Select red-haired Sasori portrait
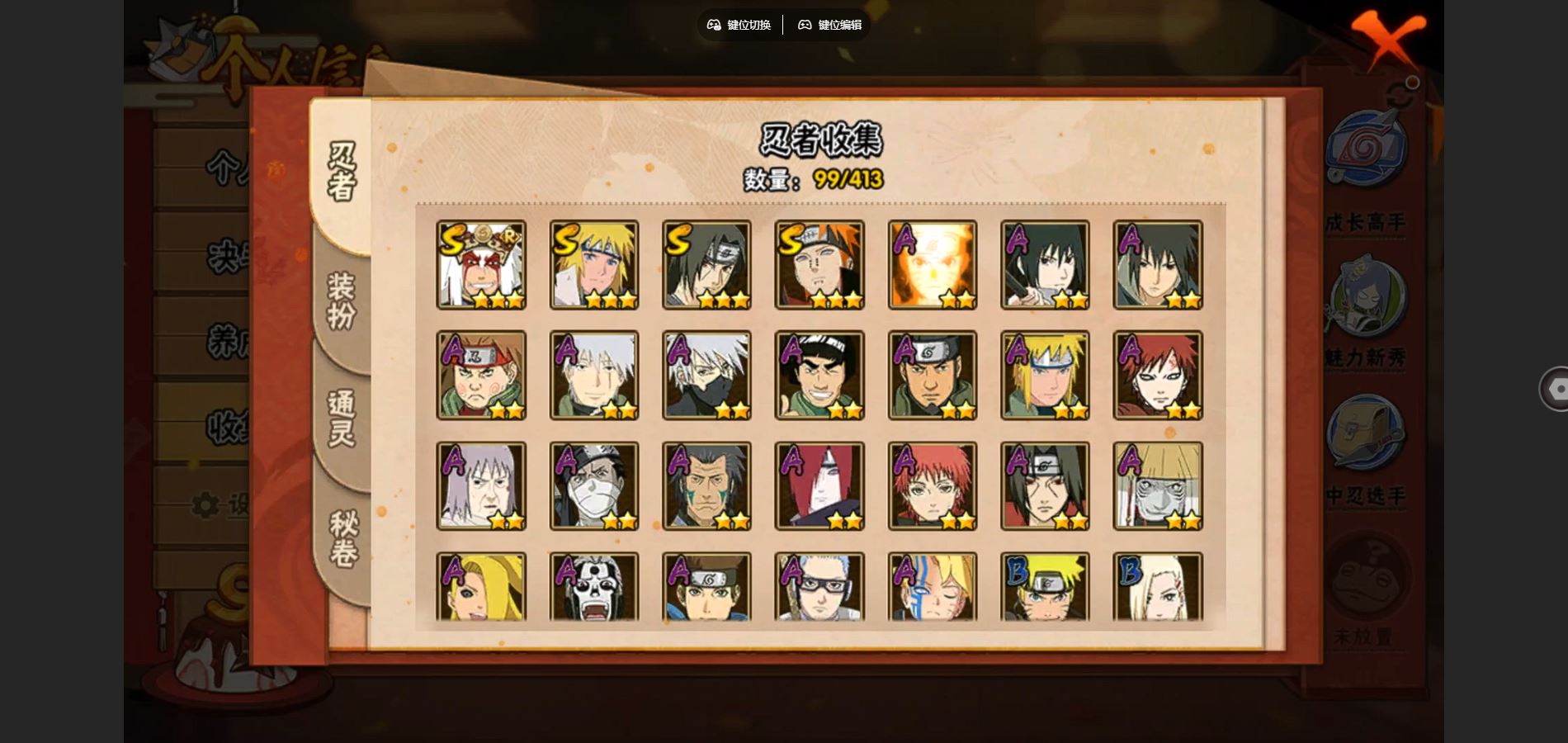 tap(933, 486)
